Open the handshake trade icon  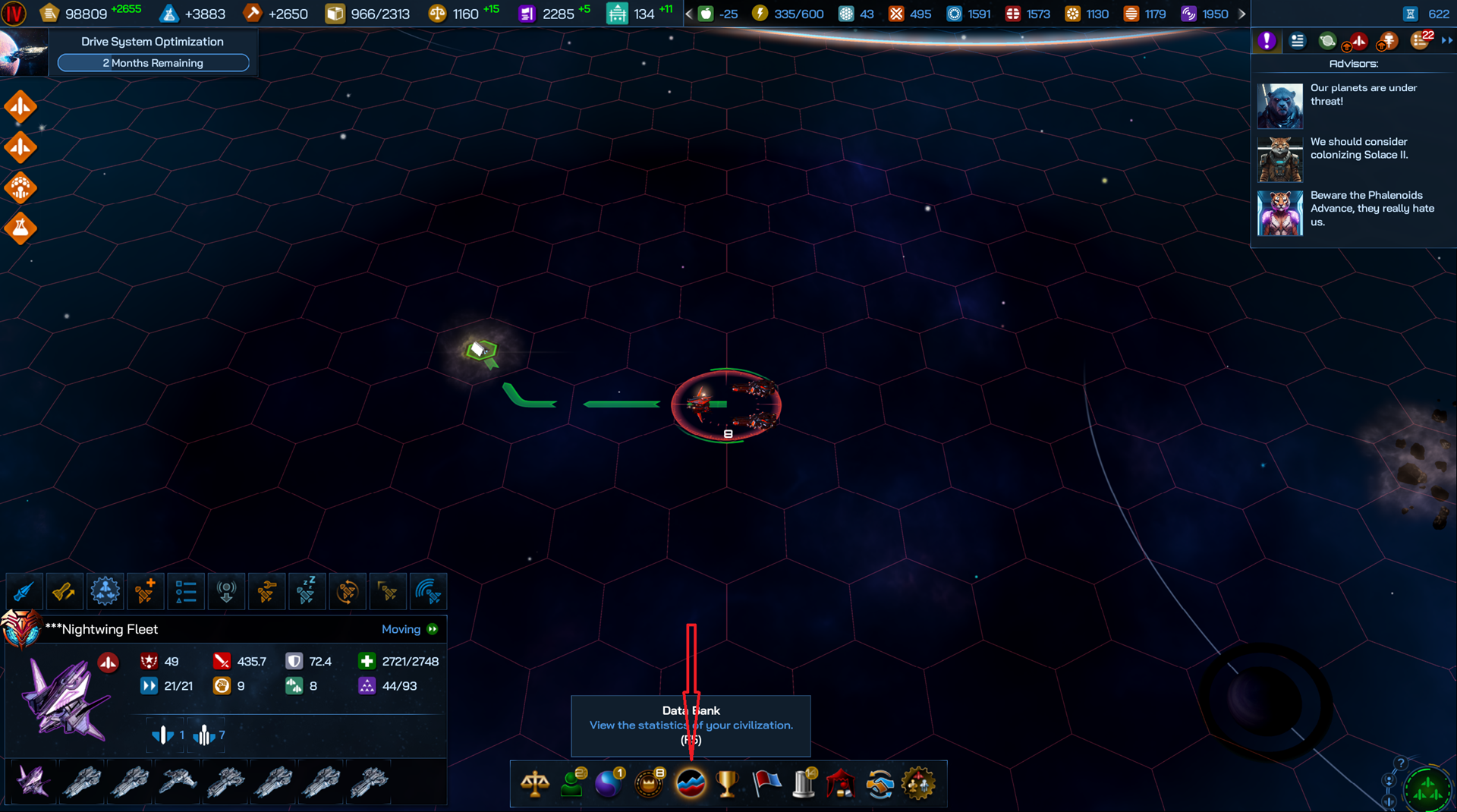pos(880,783)
